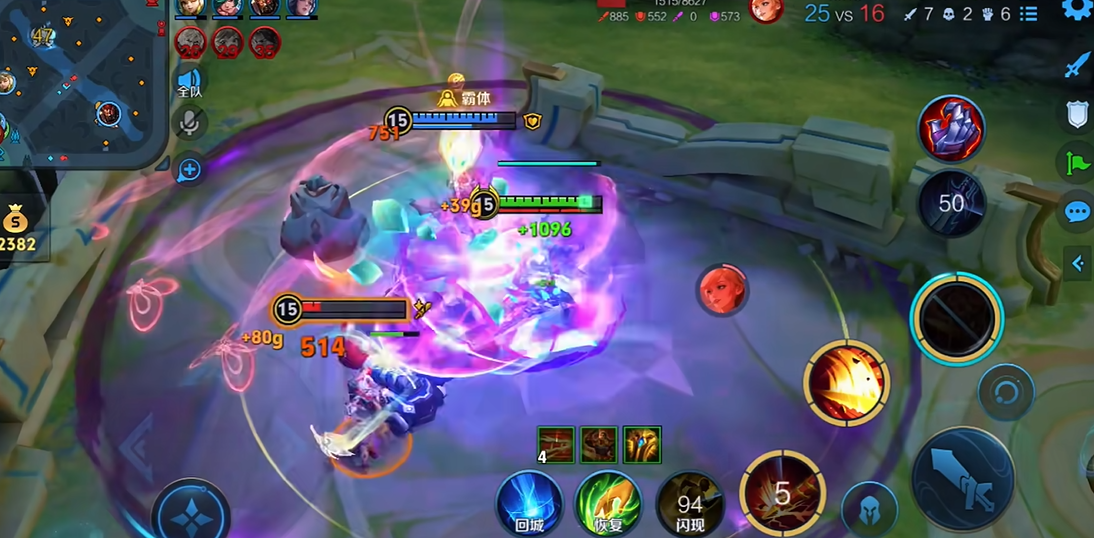Toggle the 全队 team voice speaker
The image size is (1094, 538).
point(189,82)
